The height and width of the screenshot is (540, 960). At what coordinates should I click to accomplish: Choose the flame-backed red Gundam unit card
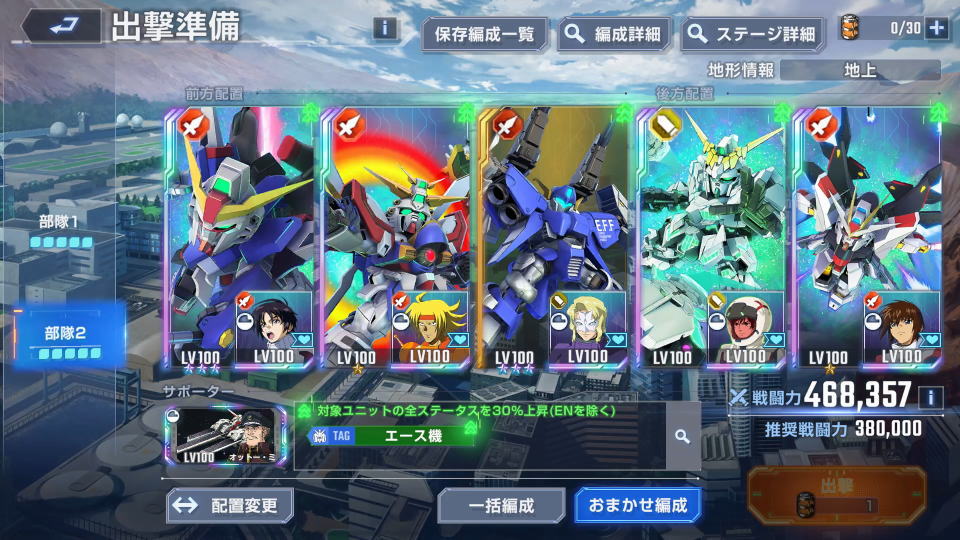pyautogui.click(x=396, y=238)
